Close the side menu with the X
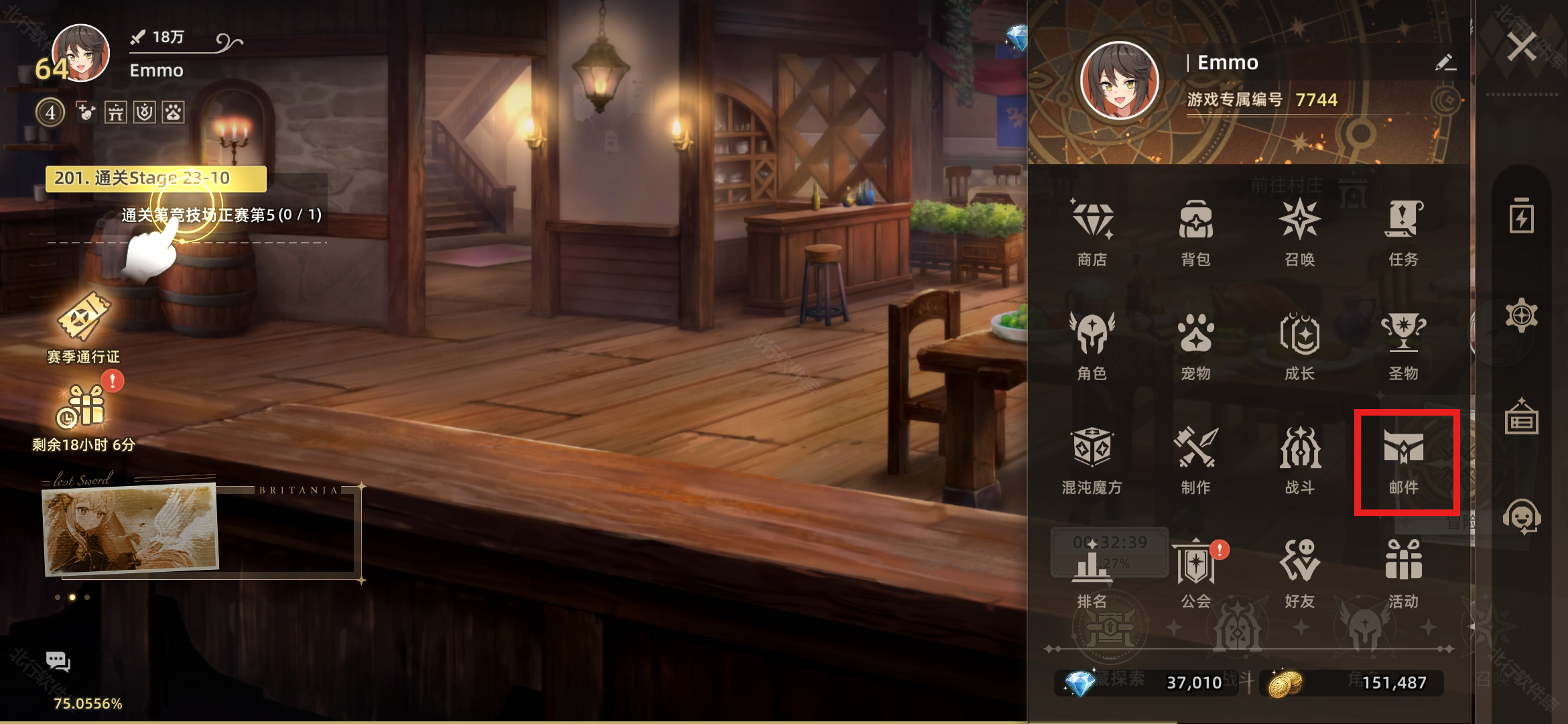 pyautogui.click(x=1521, y=47)
